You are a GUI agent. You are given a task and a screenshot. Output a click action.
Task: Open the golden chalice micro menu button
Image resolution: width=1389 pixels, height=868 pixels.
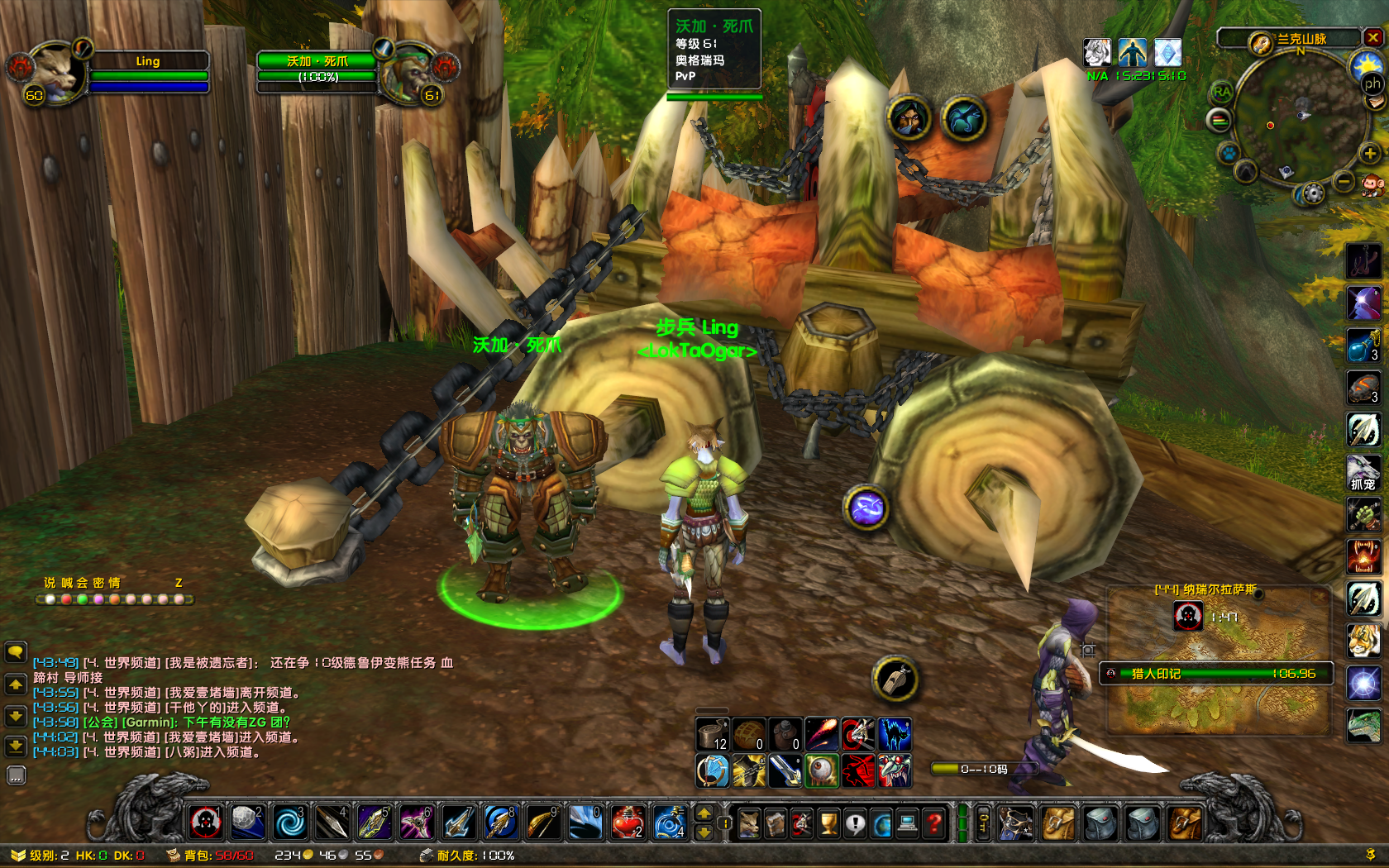828,823
